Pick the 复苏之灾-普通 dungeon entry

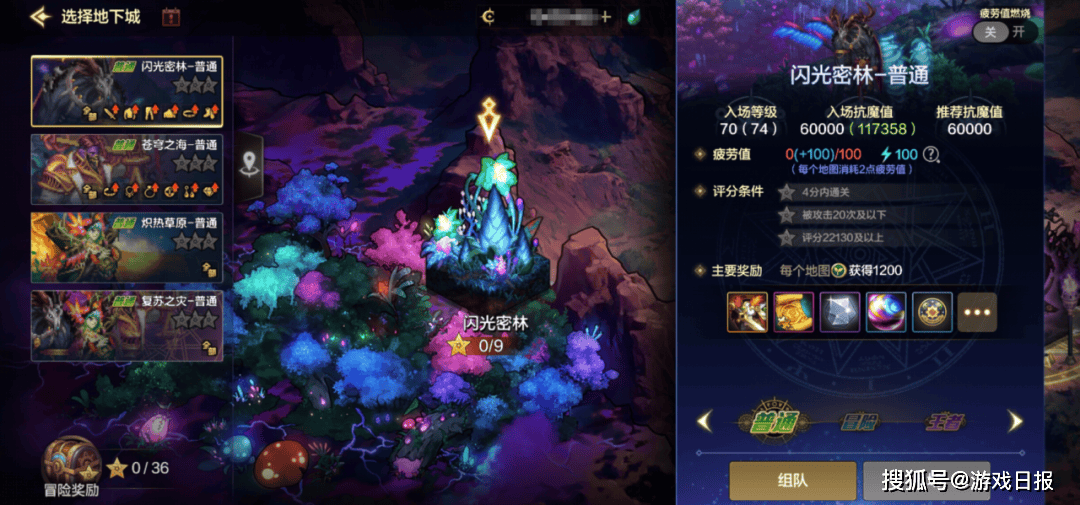[x=126, y=324]
